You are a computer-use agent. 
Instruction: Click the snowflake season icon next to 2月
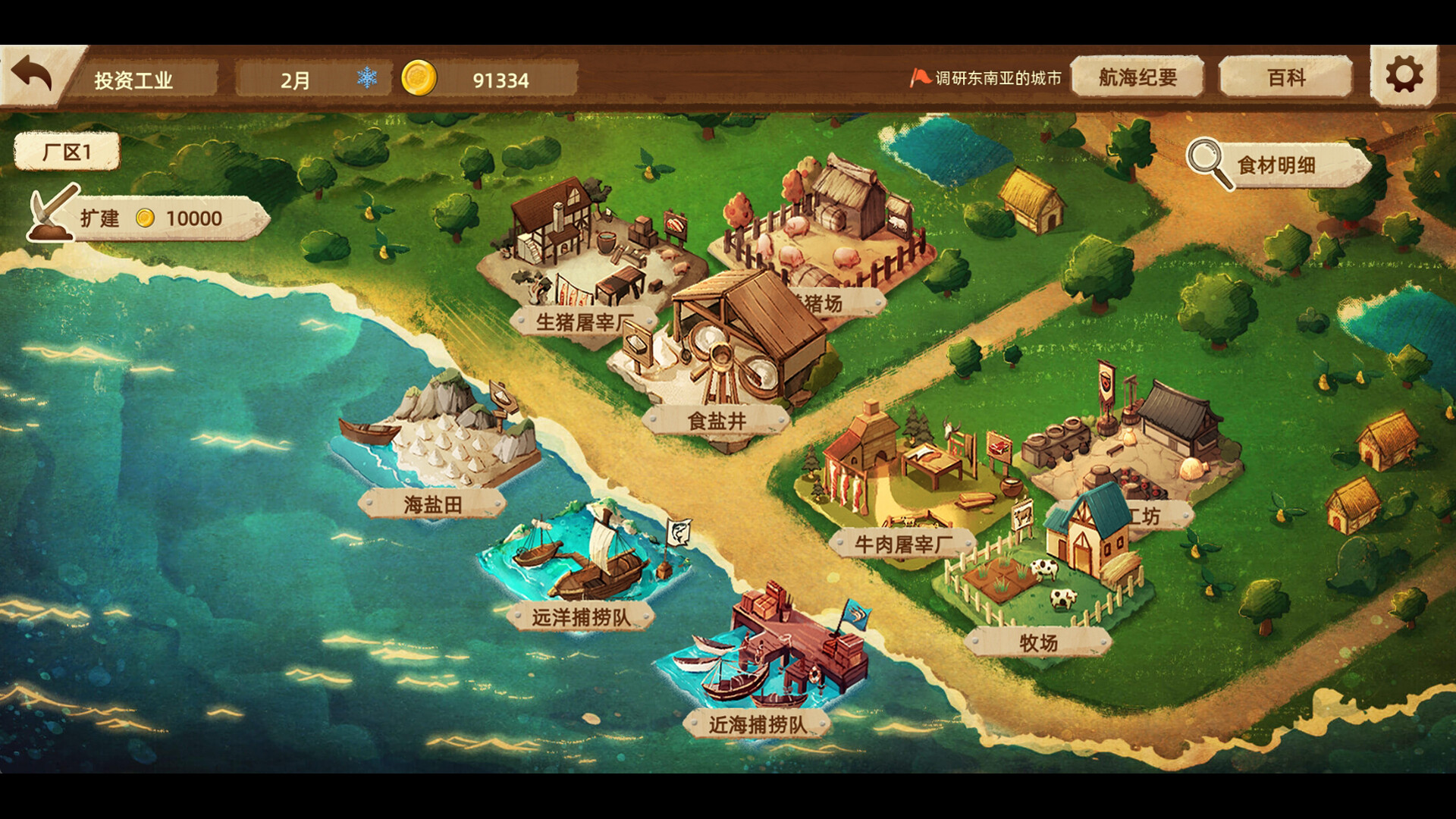coord(366,77)
